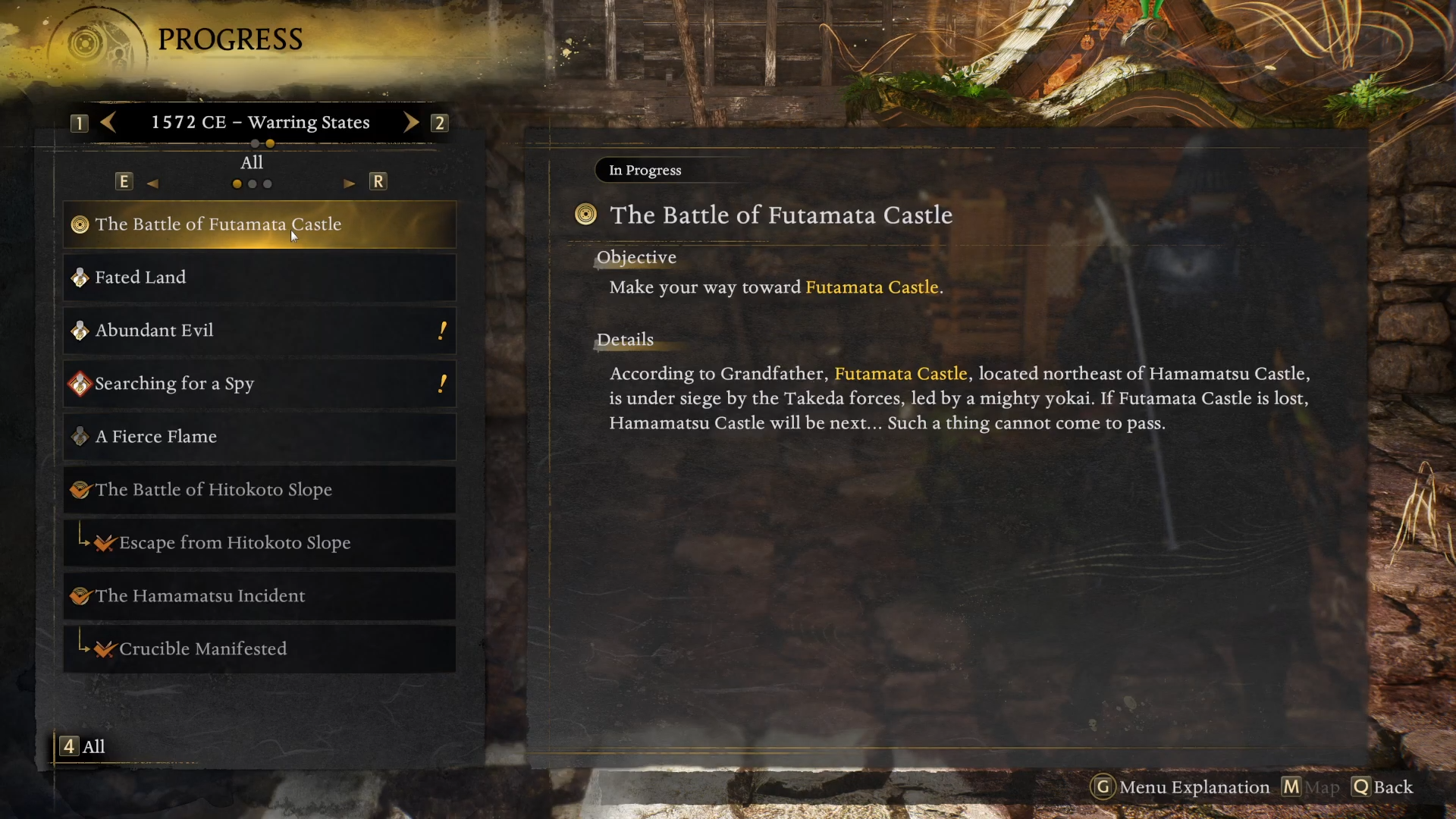Open the A Fierce Flame mission
The image size is (1456, 819).
point(259,437)
